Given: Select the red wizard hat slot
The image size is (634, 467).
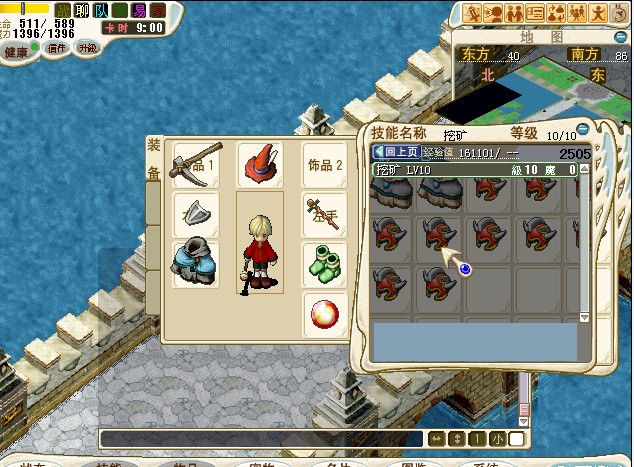Looking at the screenshot, I should coord(260,164).
